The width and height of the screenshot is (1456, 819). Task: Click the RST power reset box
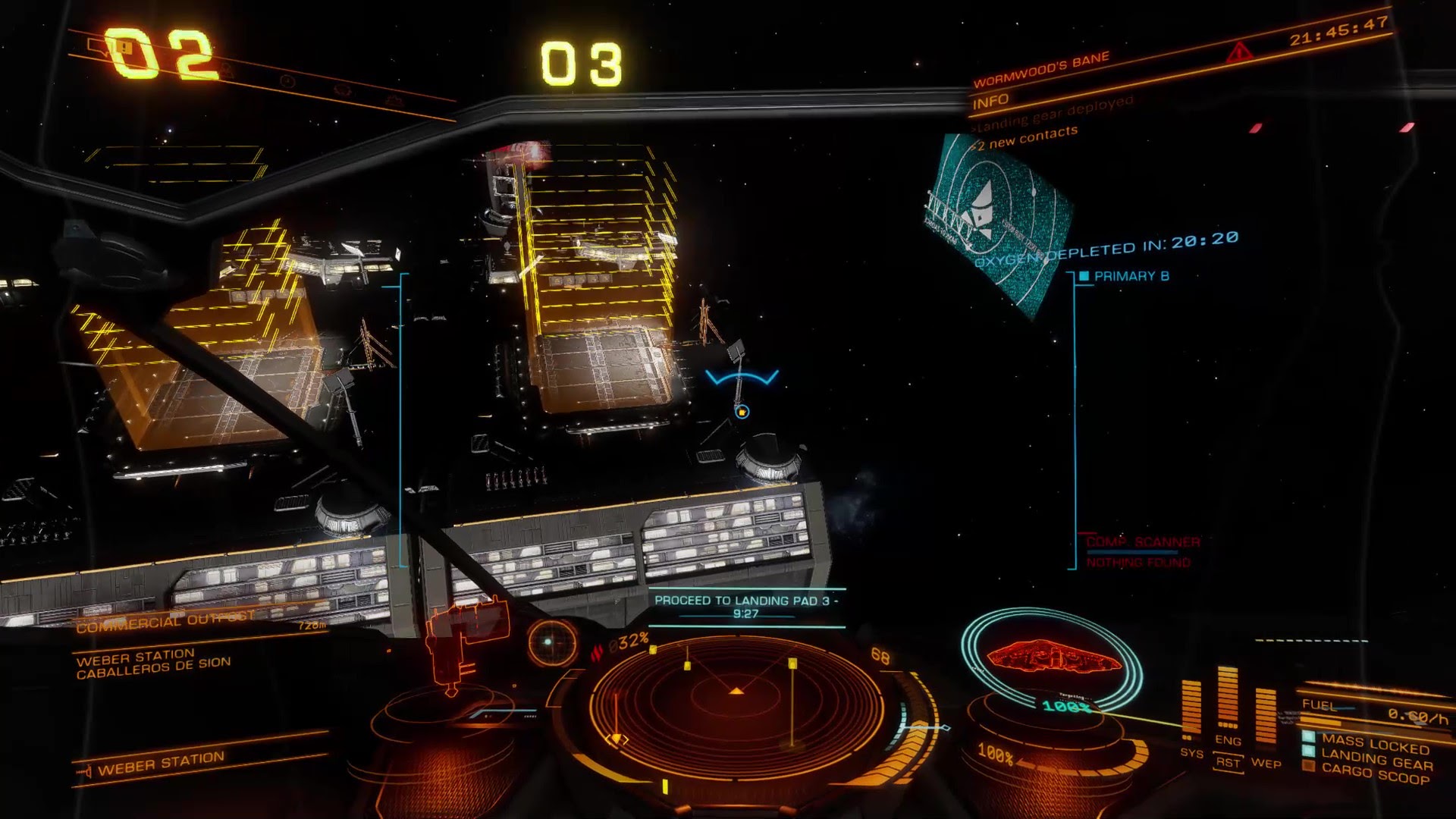(x=1228, y=762)
